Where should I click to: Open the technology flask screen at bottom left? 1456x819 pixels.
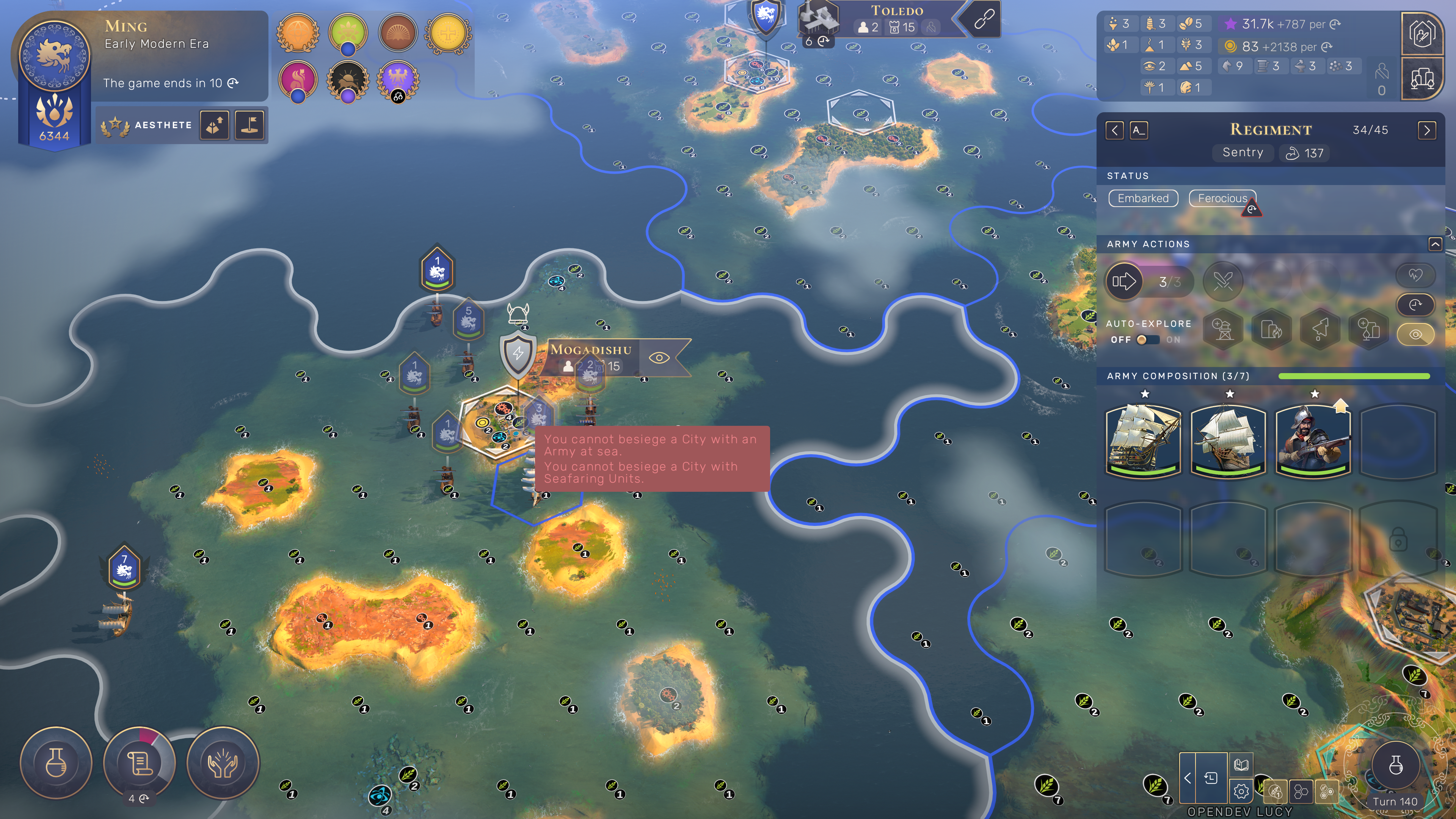click(x=56, y=763)
